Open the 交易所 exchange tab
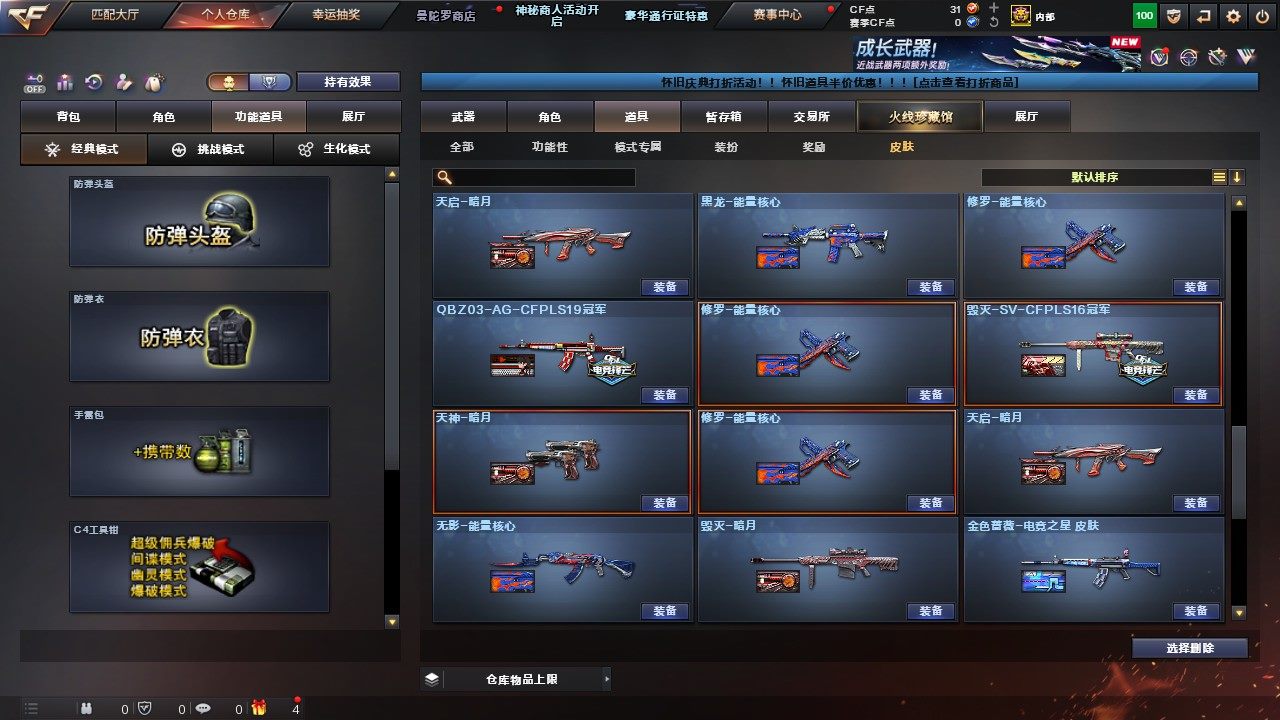Viewport: 1280px width, 720px height. [811, 117]
